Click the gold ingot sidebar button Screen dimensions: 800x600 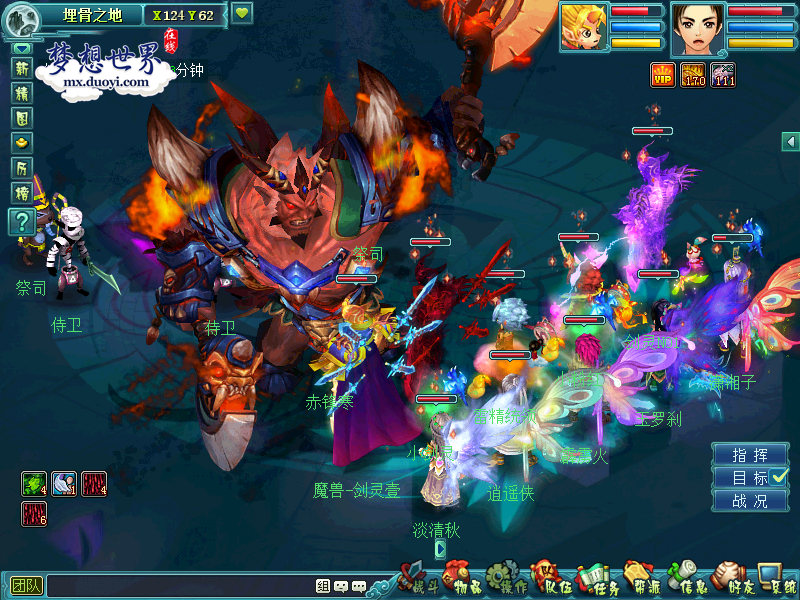pos(21,143)
